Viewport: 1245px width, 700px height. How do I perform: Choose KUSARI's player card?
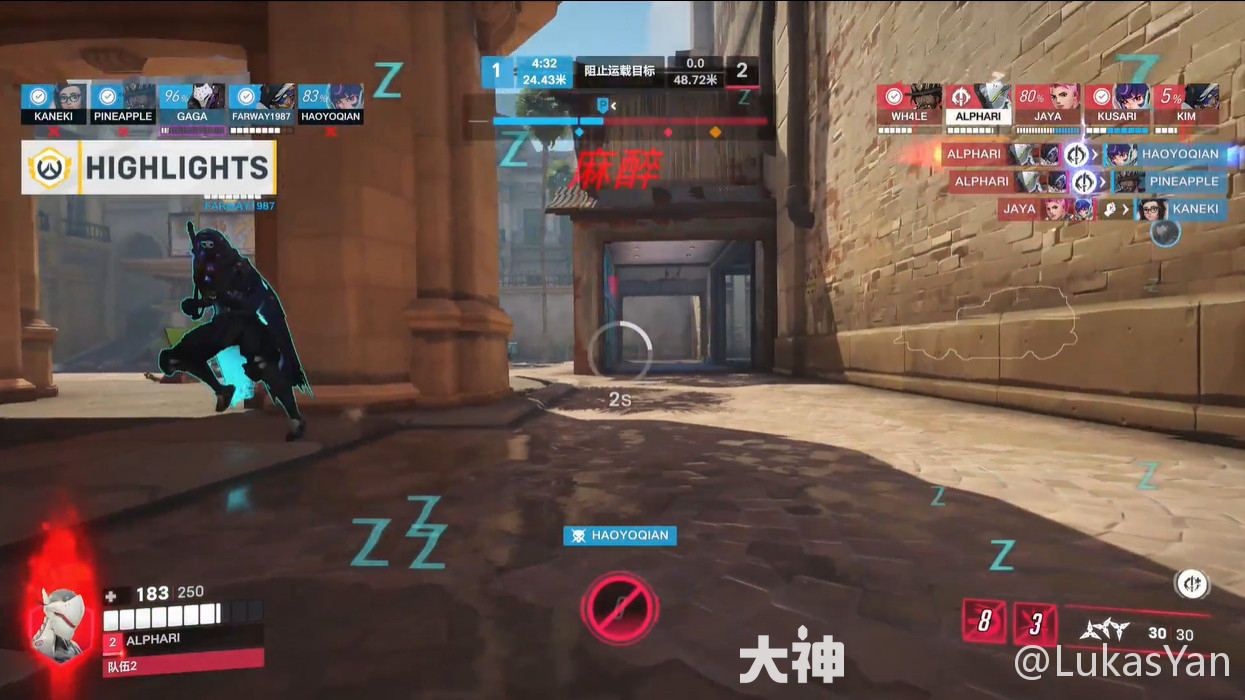pos(1116,104)
